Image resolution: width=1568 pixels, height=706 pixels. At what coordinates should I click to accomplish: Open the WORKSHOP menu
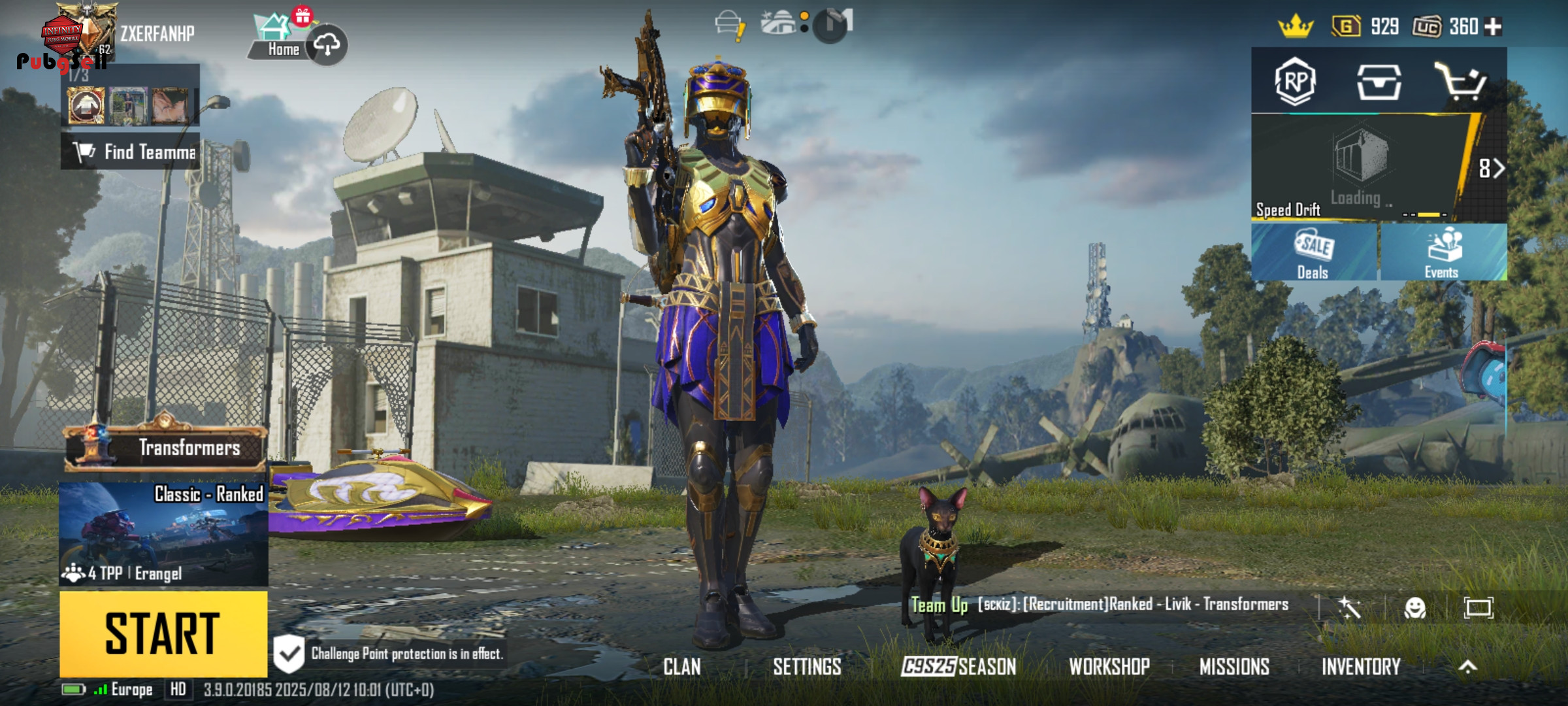point(1109,667)
